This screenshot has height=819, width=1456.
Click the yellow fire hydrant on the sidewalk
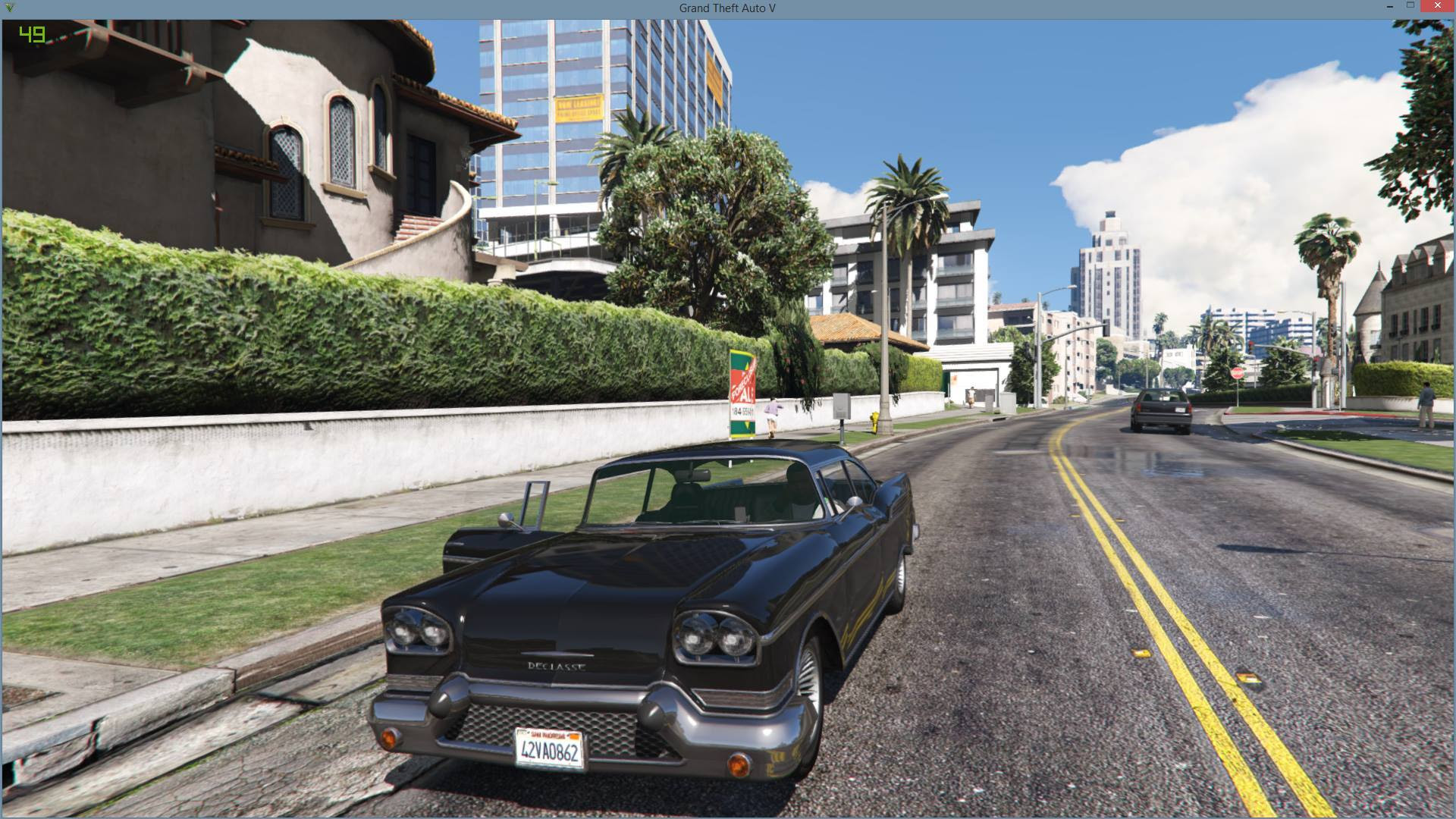click(x=874, y=422)
